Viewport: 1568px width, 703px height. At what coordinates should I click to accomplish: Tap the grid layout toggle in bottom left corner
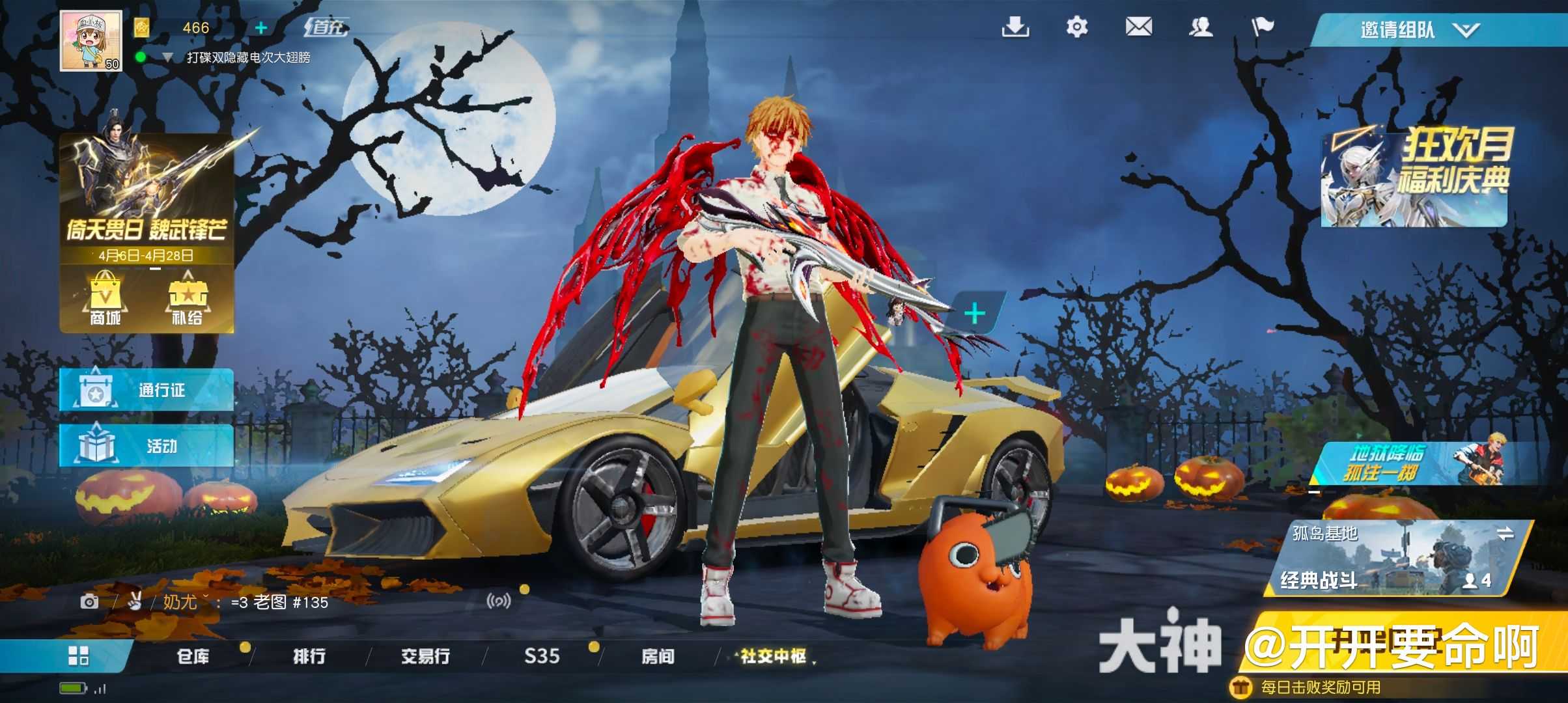pyautogui.click(x=78, y=656)
